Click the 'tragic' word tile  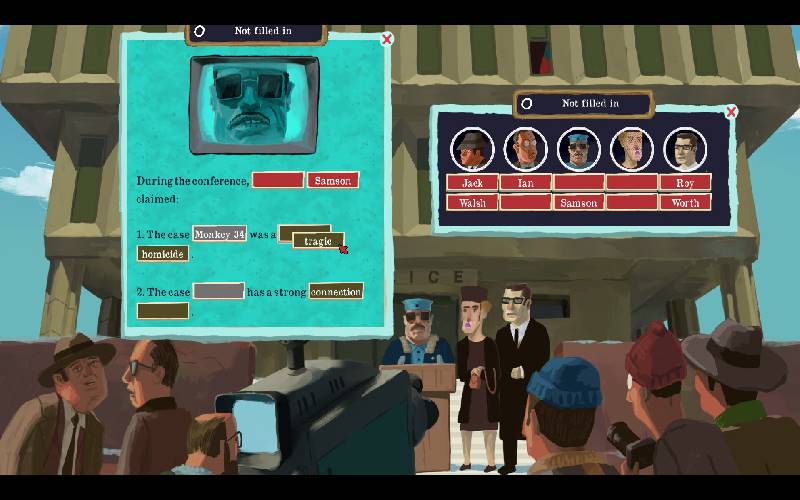pos(318,241)
